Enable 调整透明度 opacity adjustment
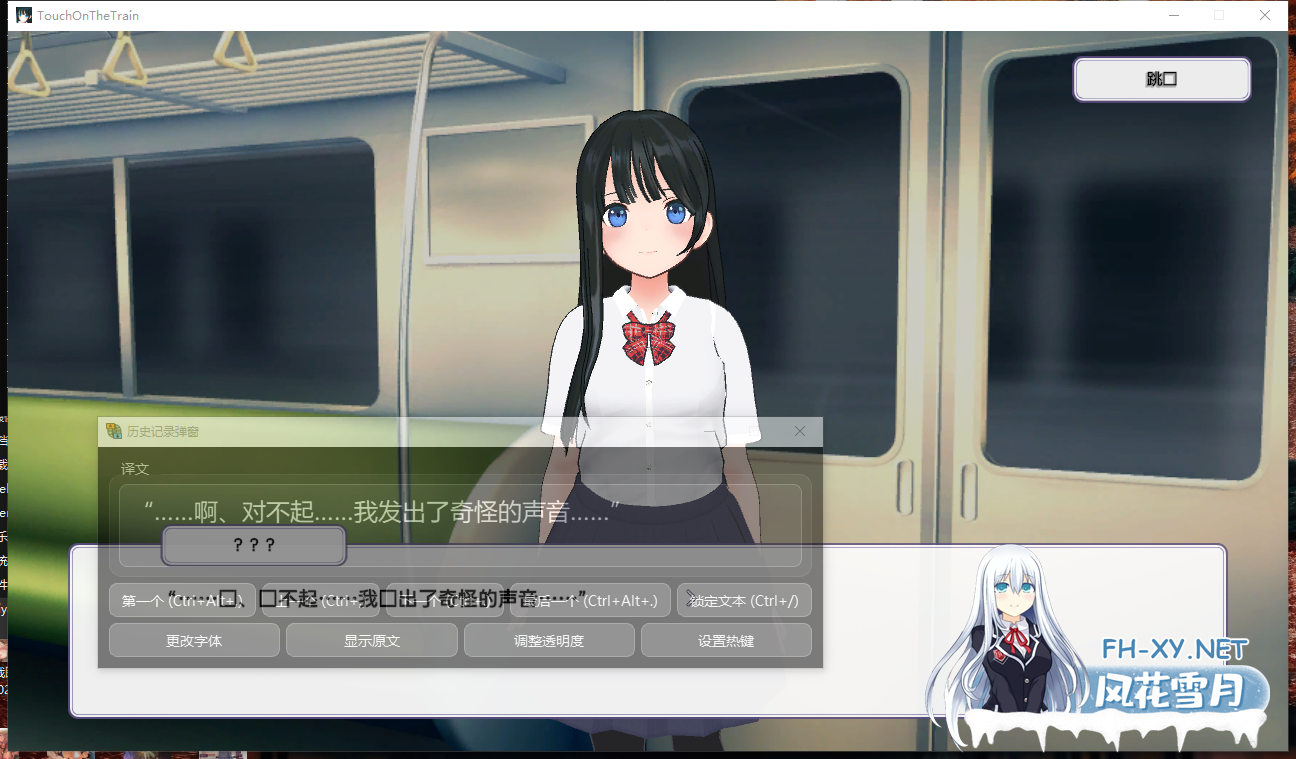This screenshot has width=1296, height=759. (549, 640)
